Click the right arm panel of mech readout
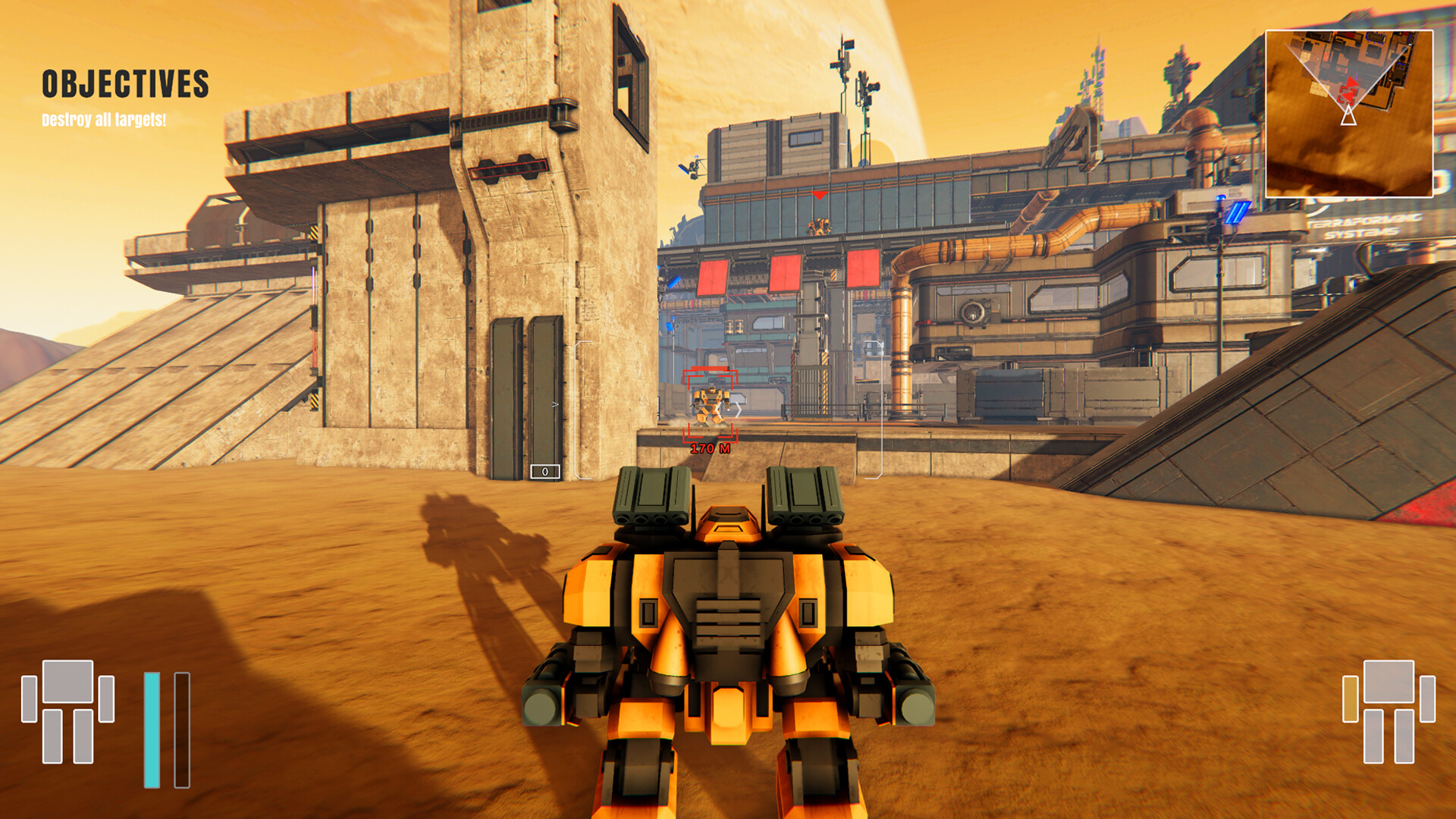 click(x=107, y=699)
